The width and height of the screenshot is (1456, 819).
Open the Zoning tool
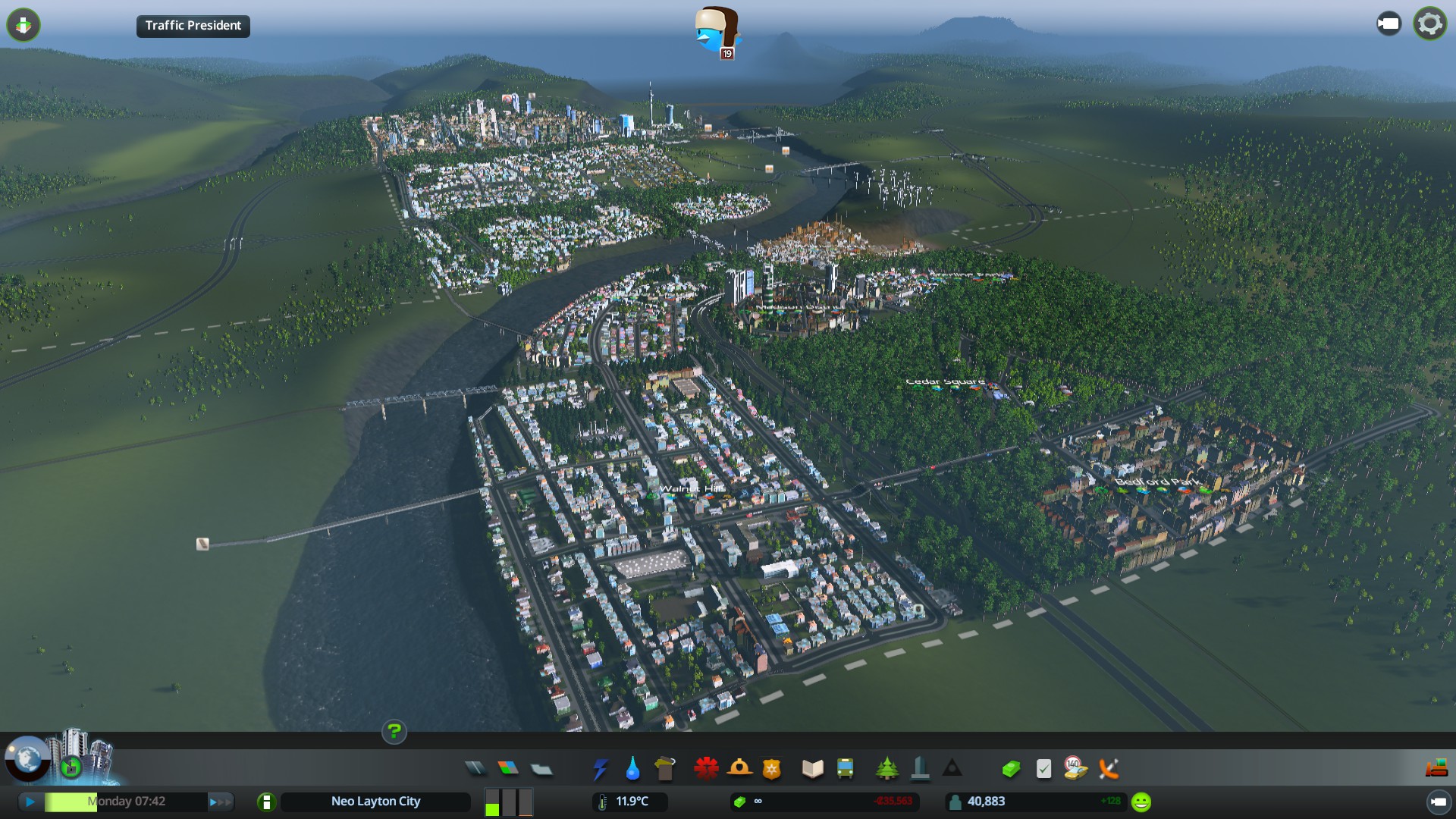[x=508, y=769]
